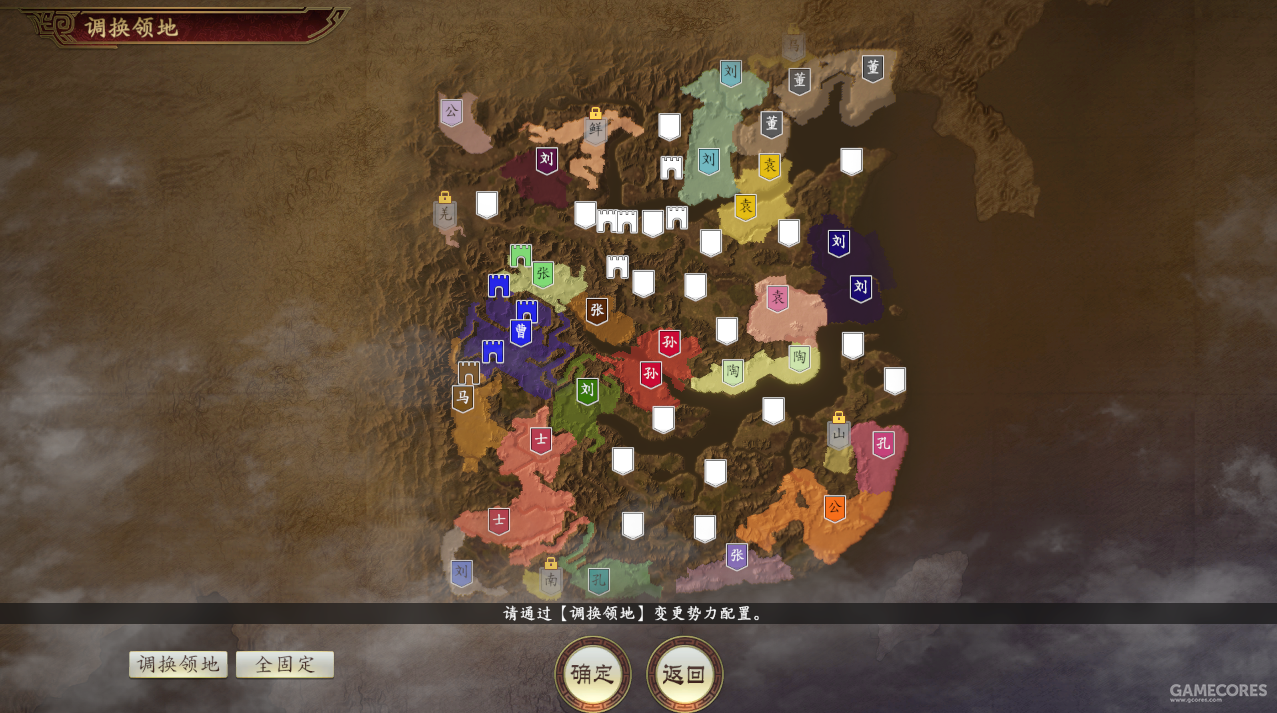Select the locked 羌 tribe flag
The height and width of the screenshot is (713, 1277).
point(445,213)
